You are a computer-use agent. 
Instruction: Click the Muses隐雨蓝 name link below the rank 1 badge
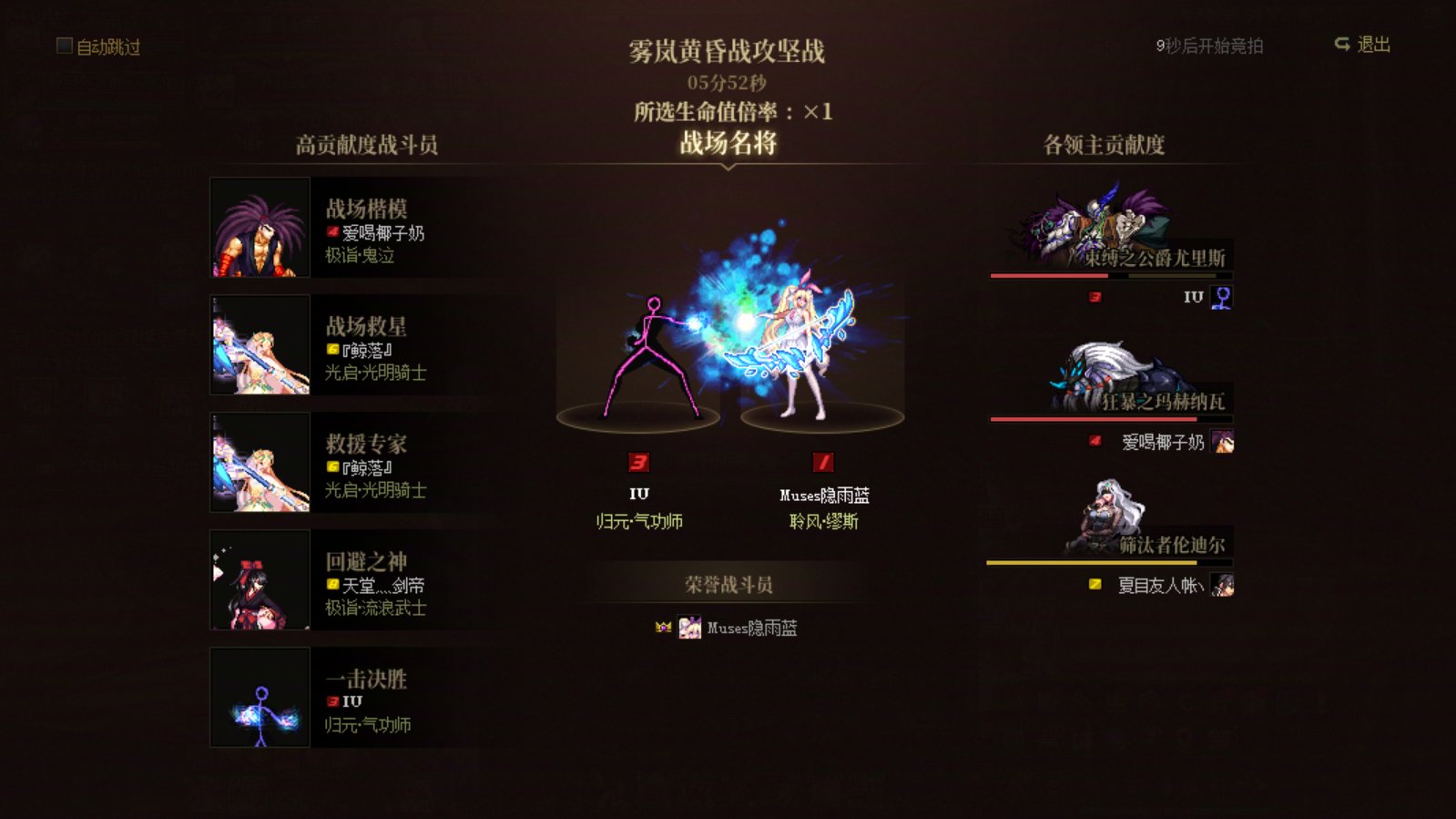(x=824, y=496)
